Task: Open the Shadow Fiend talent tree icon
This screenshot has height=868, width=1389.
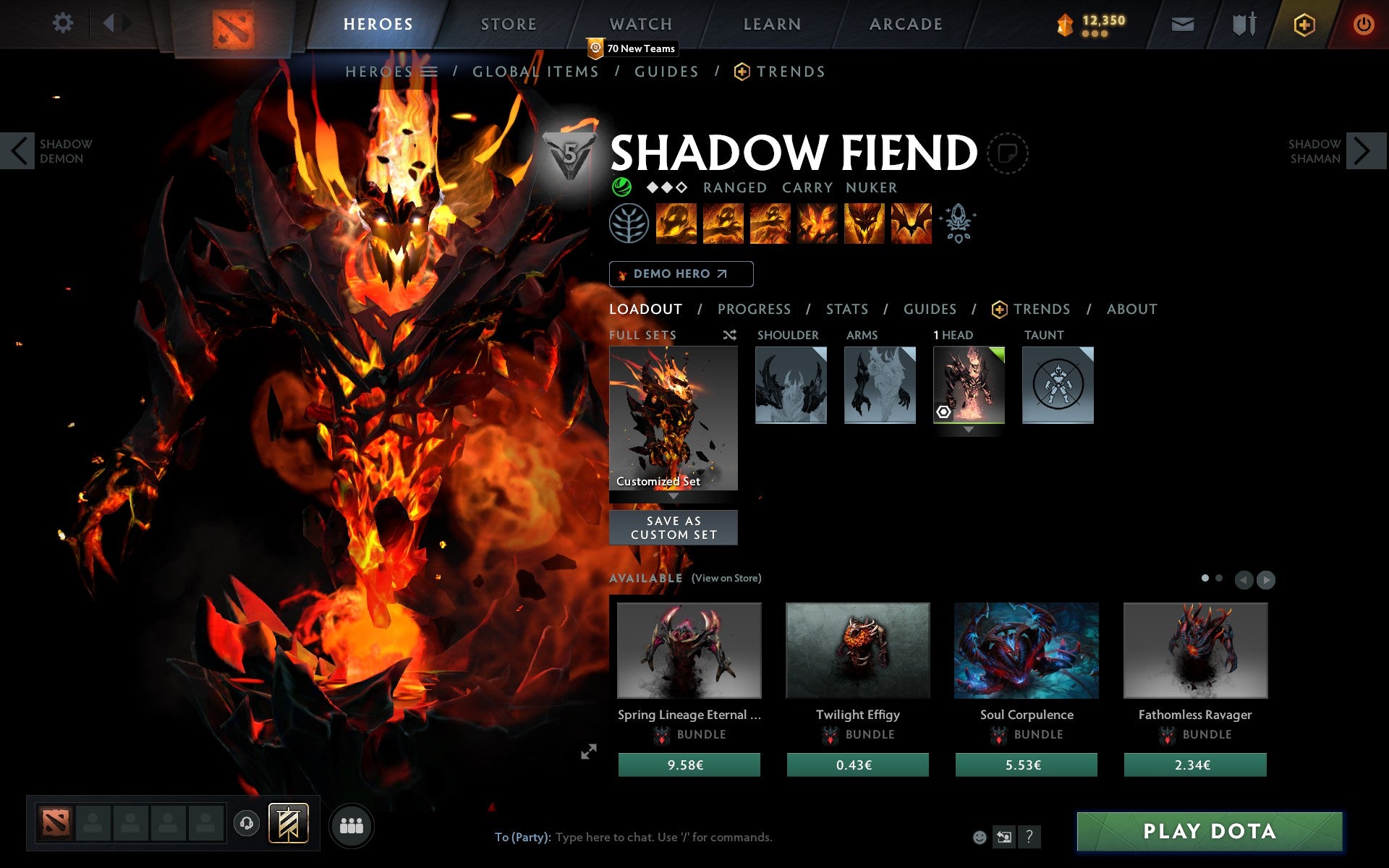Action: click(x=629, y=224)
